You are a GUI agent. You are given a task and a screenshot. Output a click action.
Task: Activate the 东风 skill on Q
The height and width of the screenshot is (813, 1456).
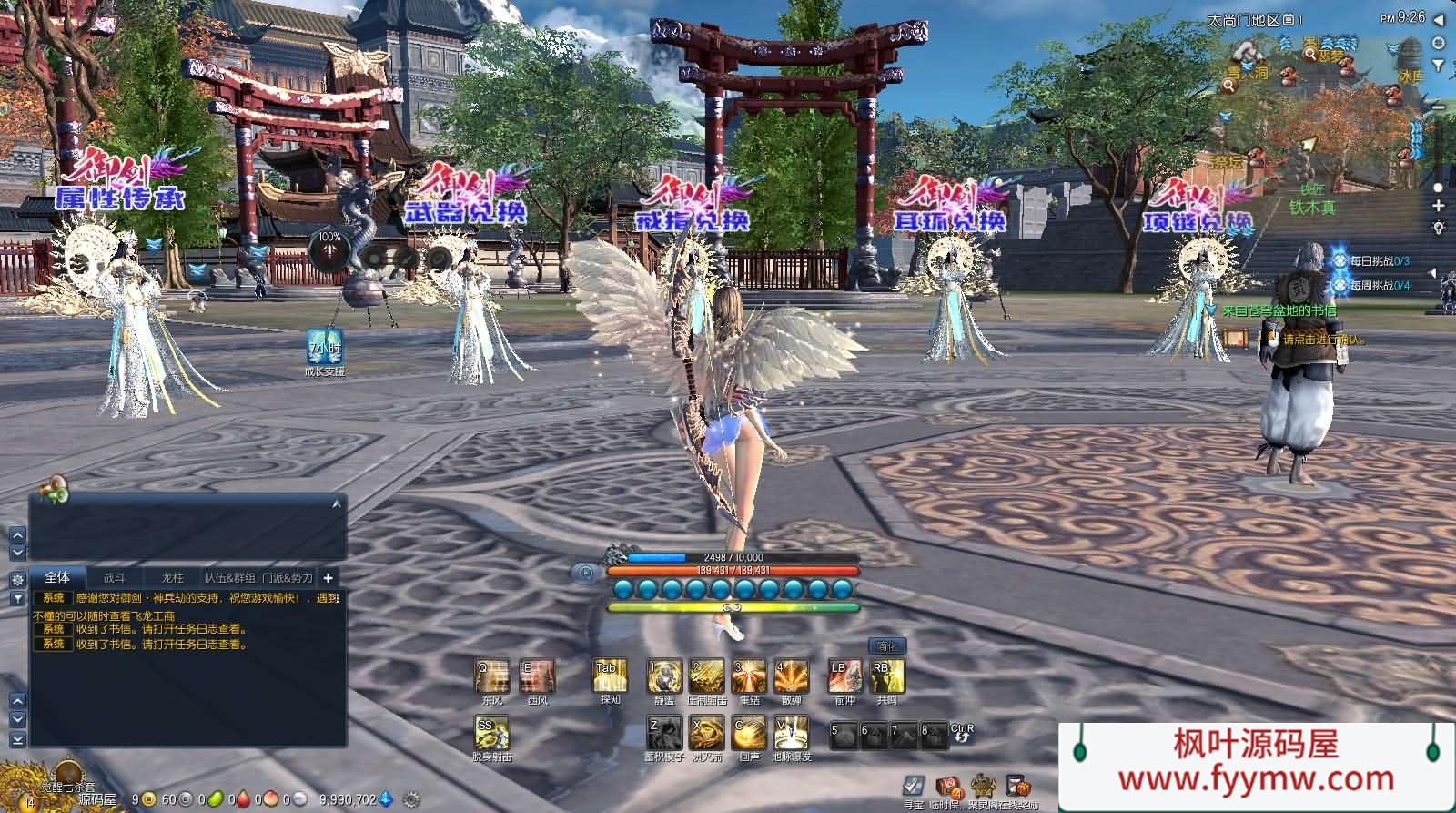(492, 677)
